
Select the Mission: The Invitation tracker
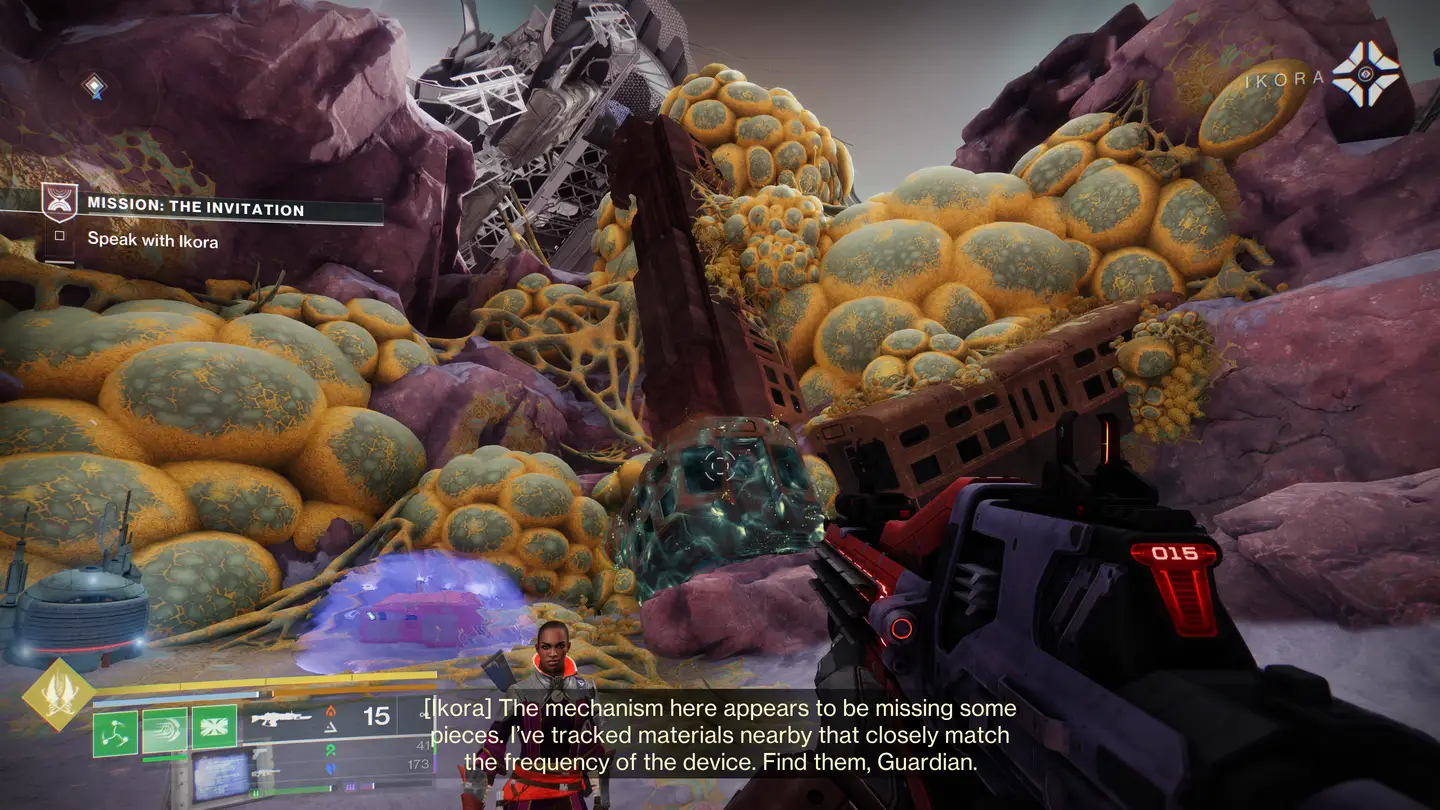coord(195,209)
